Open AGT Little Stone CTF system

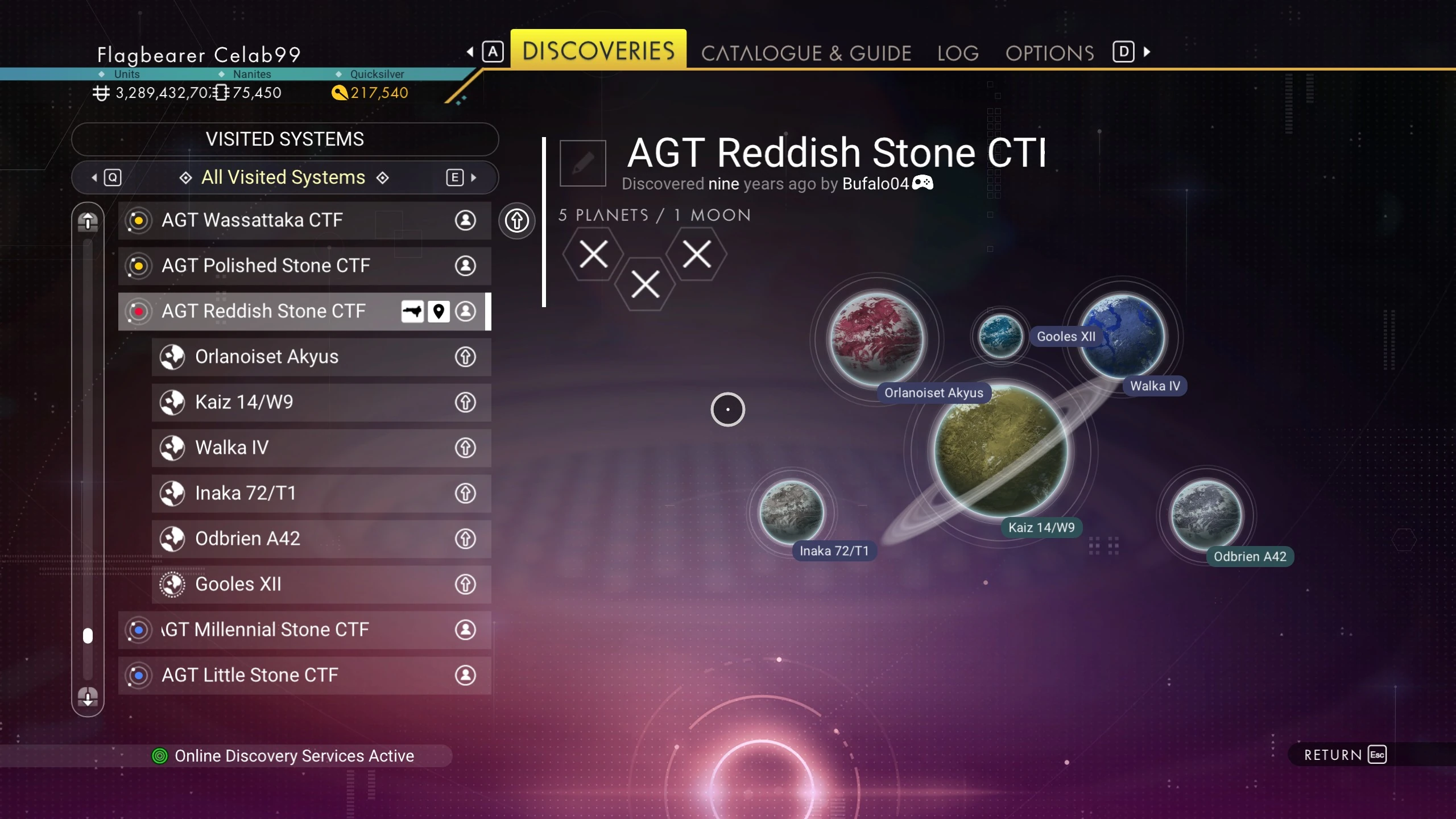(x=304, y=675)
